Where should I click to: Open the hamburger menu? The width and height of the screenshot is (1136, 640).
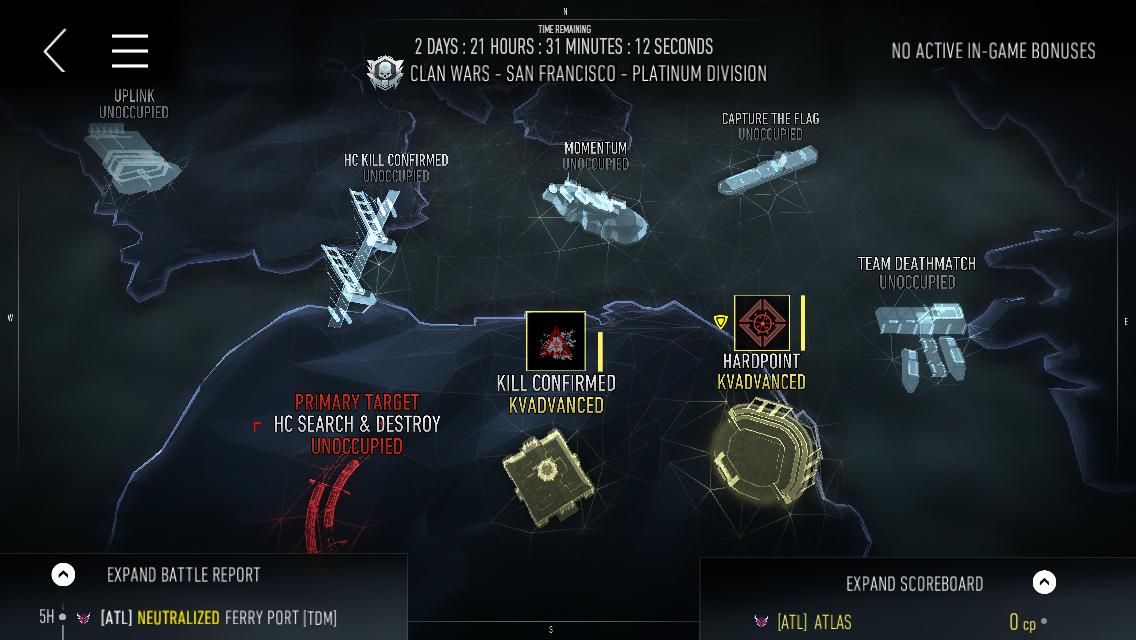(x=130, y=50)
